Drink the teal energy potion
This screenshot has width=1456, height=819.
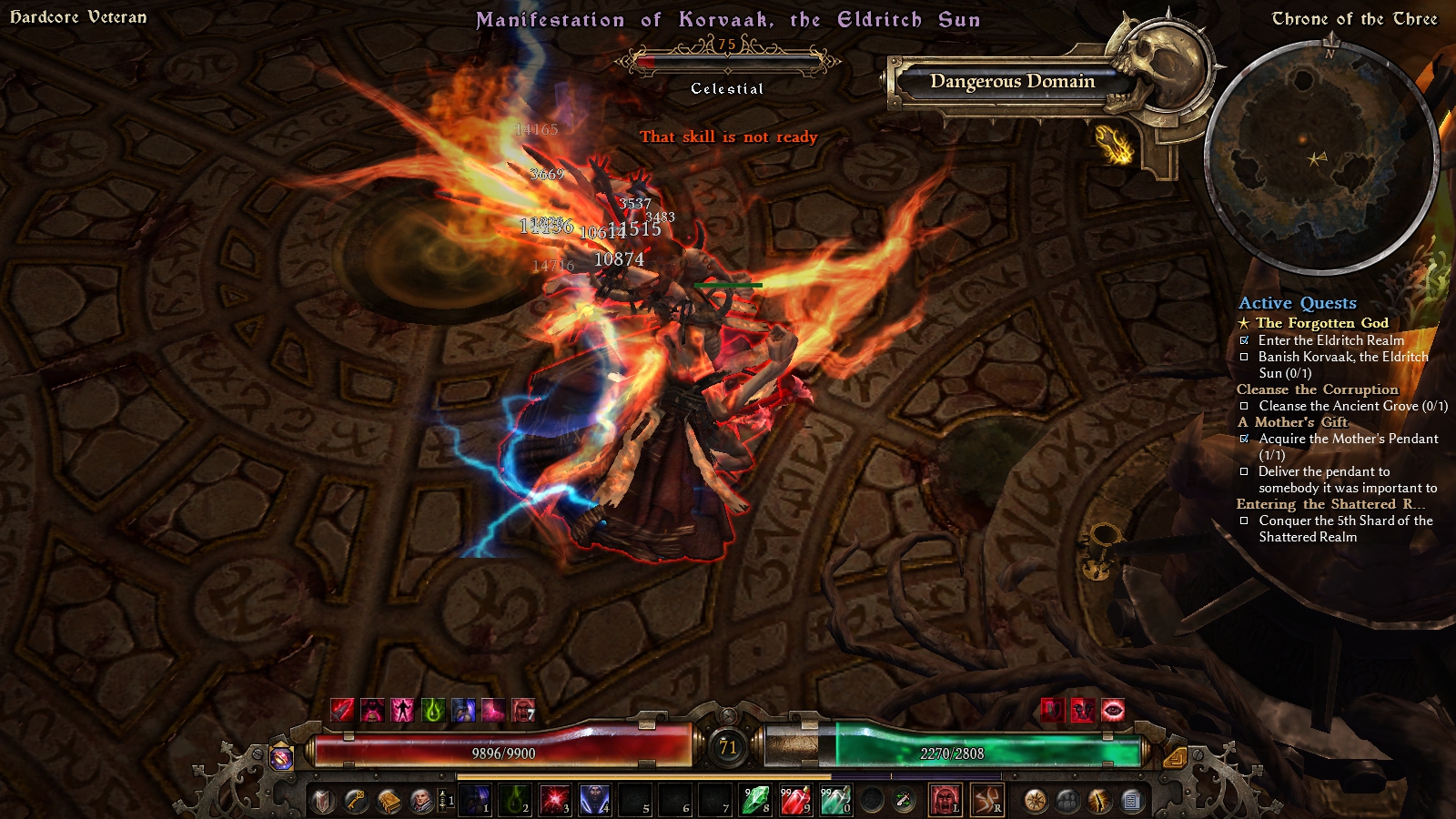pos(835,801)
